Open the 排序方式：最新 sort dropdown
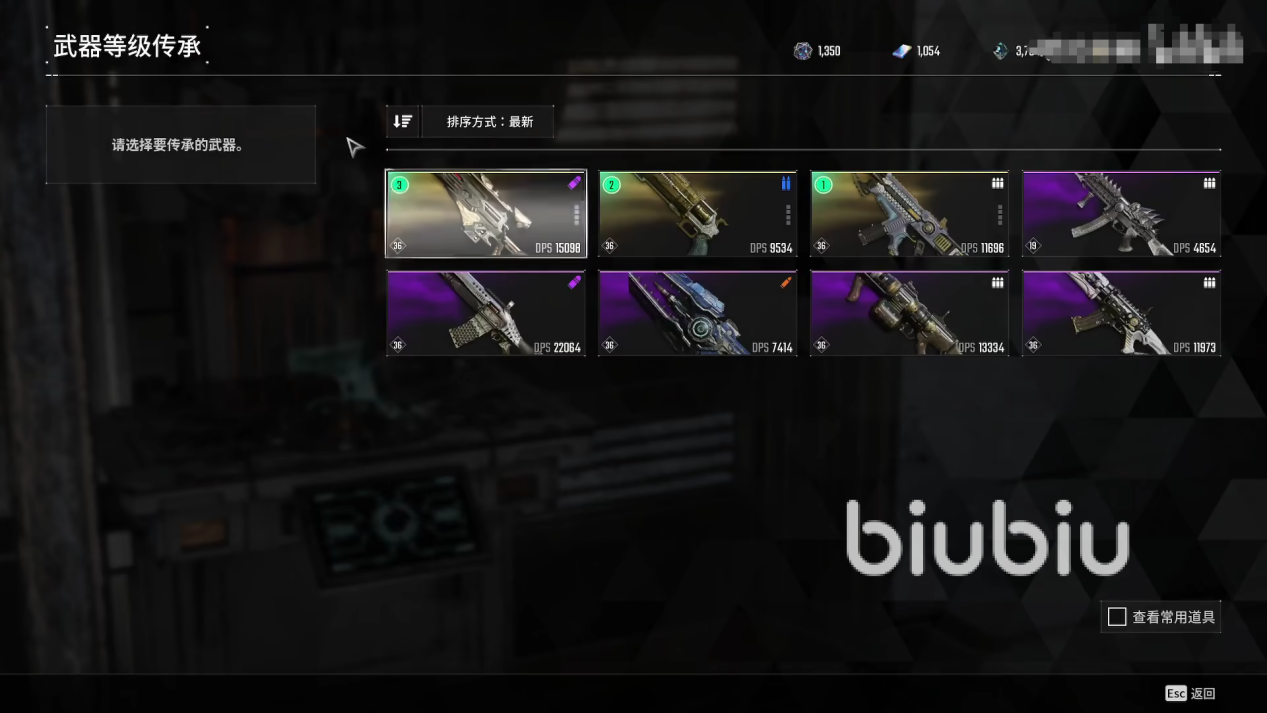 click(489, 122)
